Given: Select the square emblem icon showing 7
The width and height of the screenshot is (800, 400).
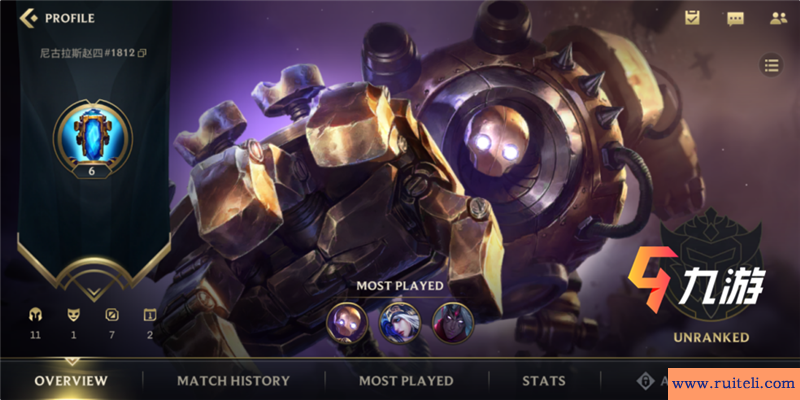Looking at the screenshot, I should click(111, 314).
